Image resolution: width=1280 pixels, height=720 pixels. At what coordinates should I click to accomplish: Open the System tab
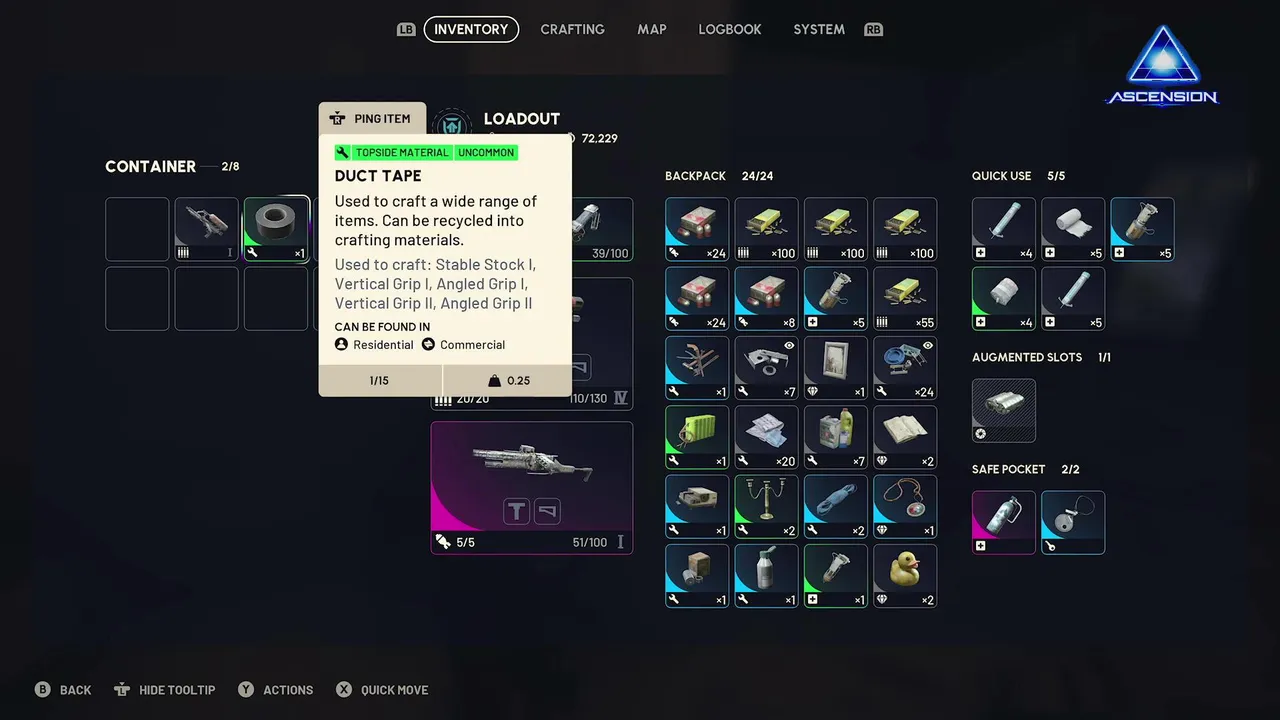pos(818,29)
